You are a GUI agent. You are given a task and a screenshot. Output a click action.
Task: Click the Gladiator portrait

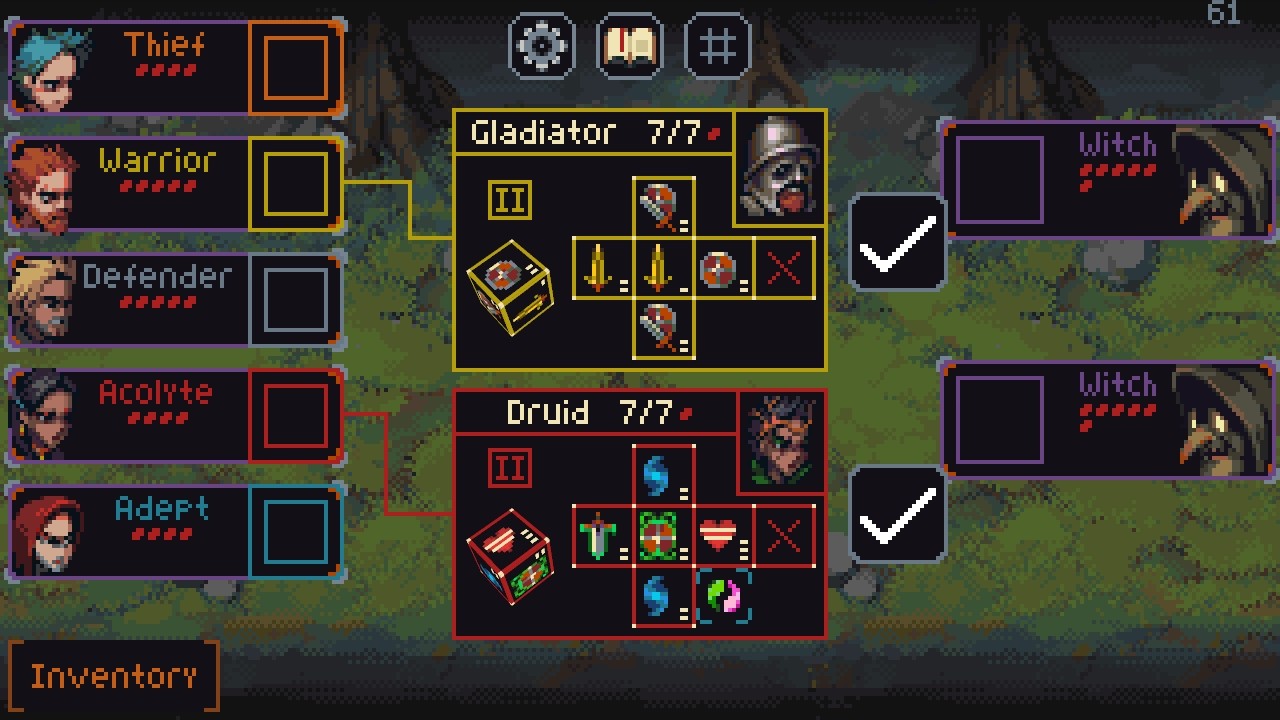click(x=781, y=166)
